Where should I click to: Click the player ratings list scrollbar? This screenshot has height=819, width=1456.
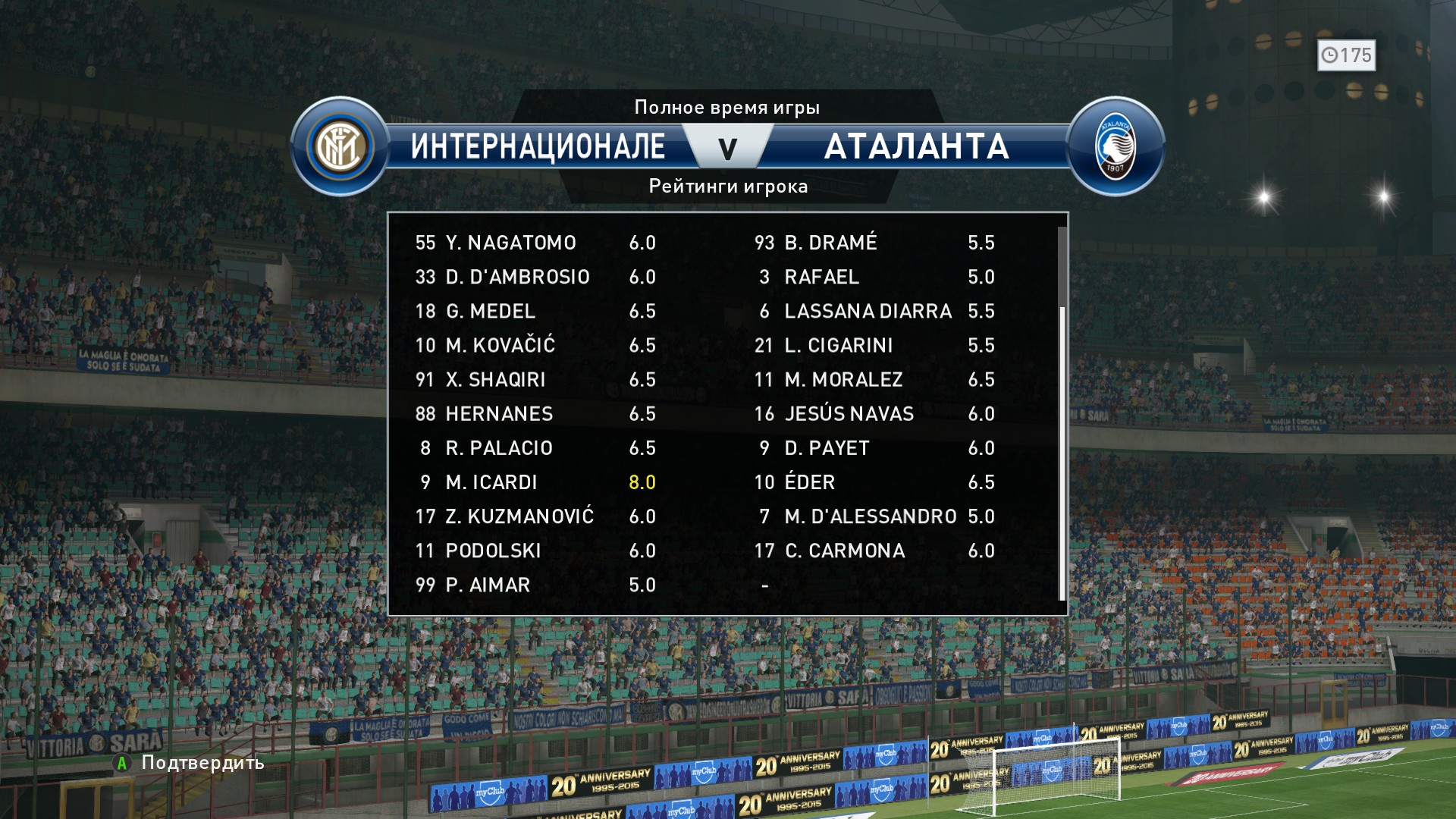1062,451
